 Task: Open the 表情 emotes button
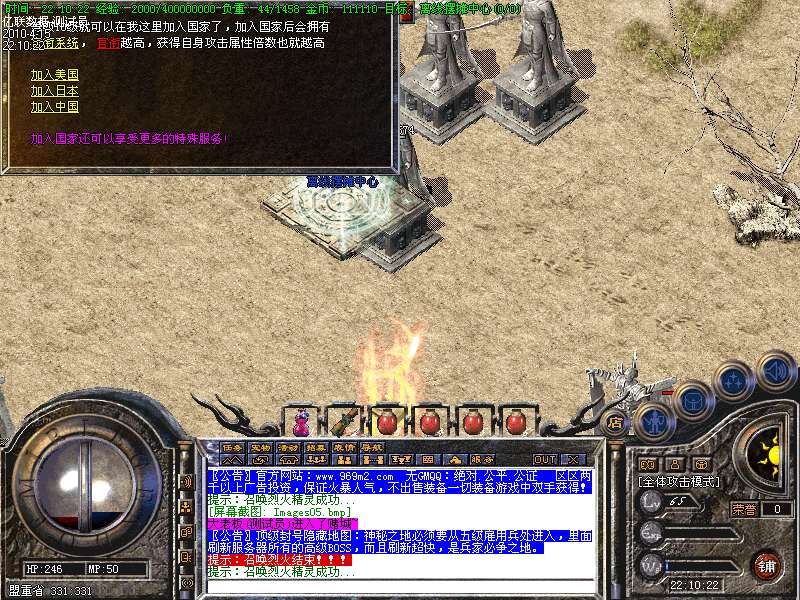(x=344, y=448)
